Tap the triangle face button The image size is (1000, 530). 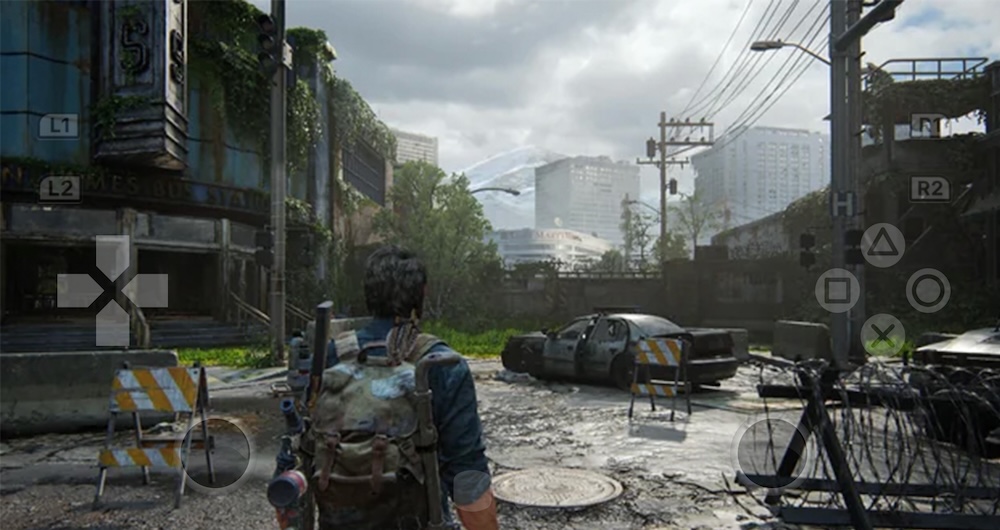[883, 245]
